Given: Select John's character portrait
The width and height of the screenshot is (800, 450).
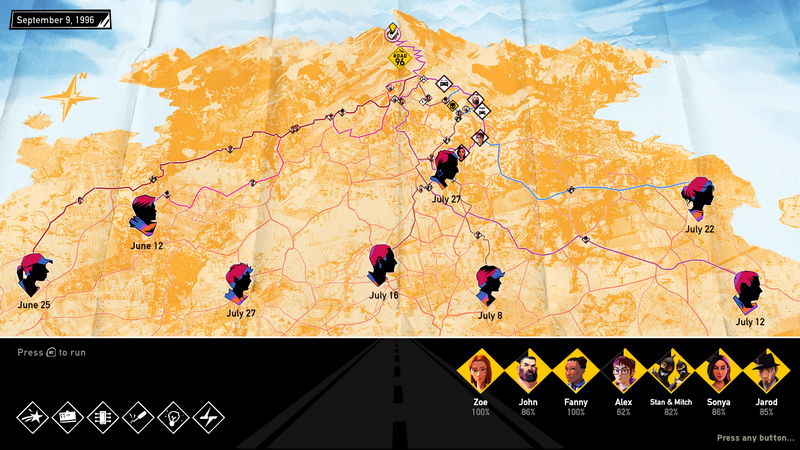Looking at the screenshot, I should pos(527,373).
